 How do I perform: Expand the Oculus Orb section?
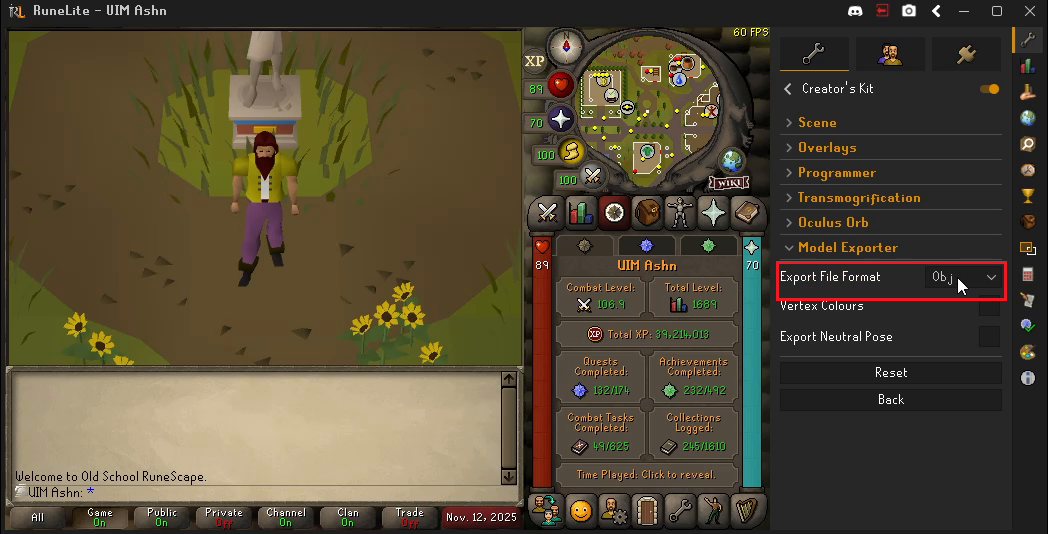tap(832, 223)
